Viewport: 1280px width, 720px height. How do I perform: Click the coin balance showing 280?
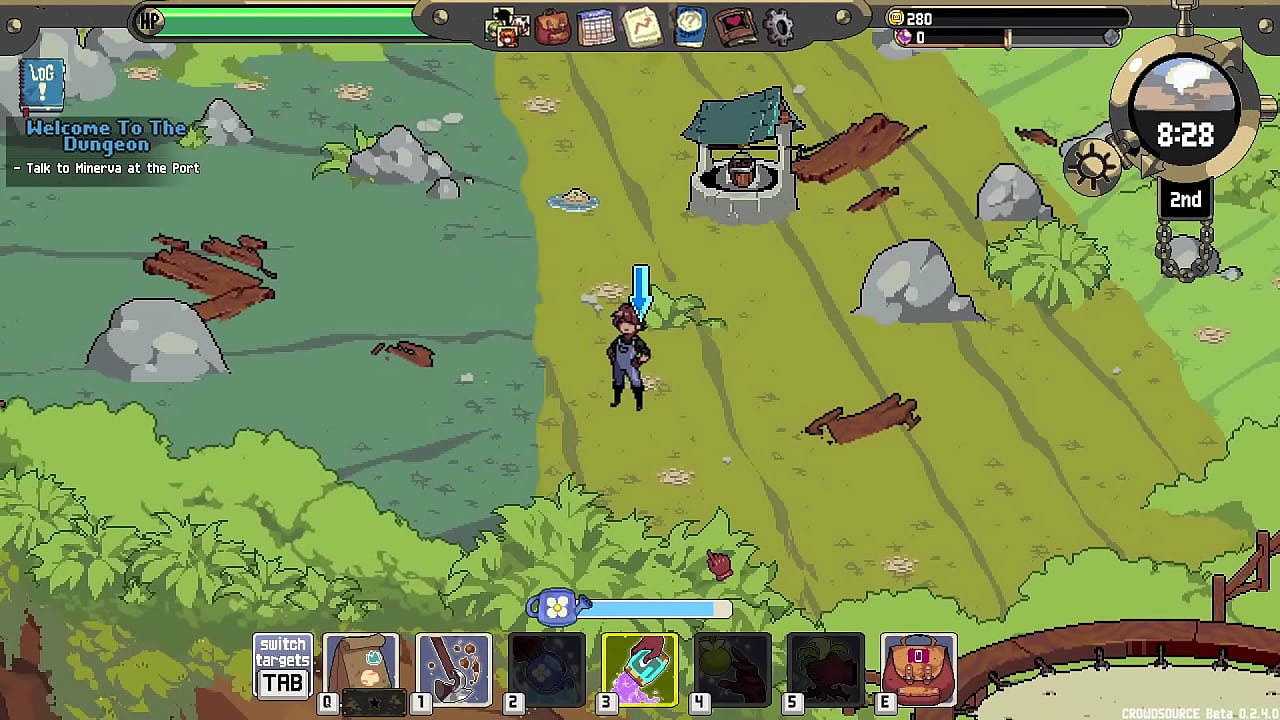[x=919, y=18]
